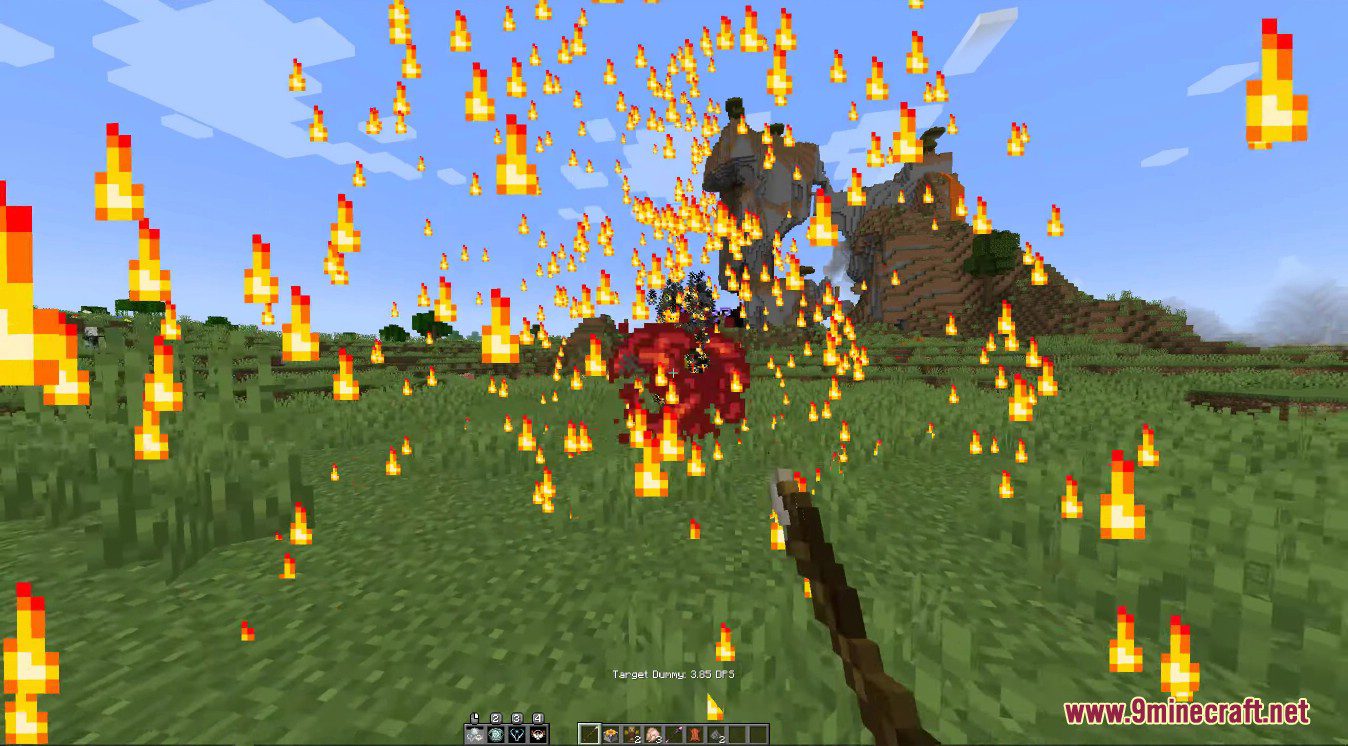Select the green circular spell in slot 2
Viewport: 1348px width, 746px height.
496,736
